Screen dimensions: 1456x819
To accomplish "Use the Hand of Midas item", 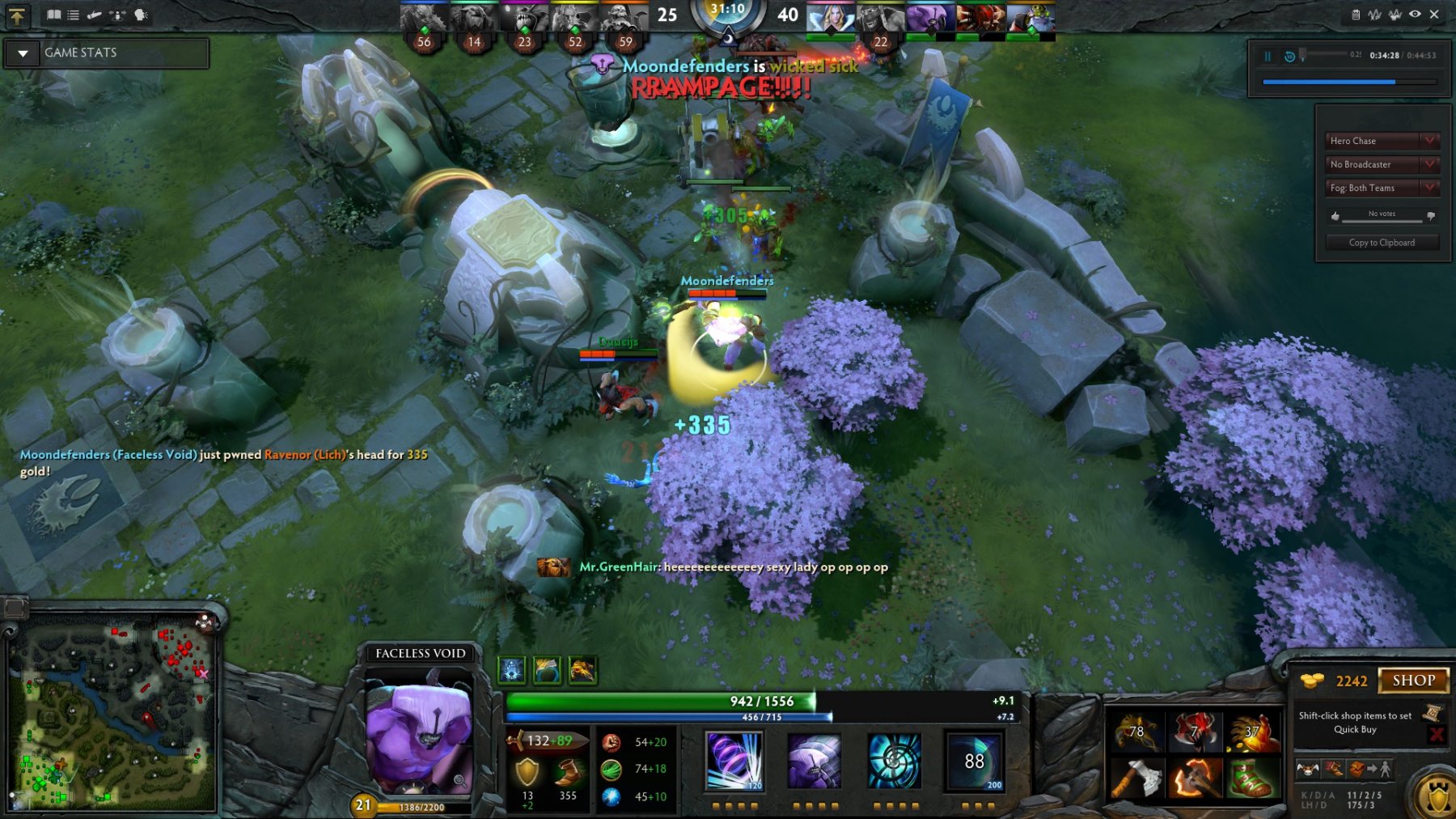I will [x=1251, y=732].
